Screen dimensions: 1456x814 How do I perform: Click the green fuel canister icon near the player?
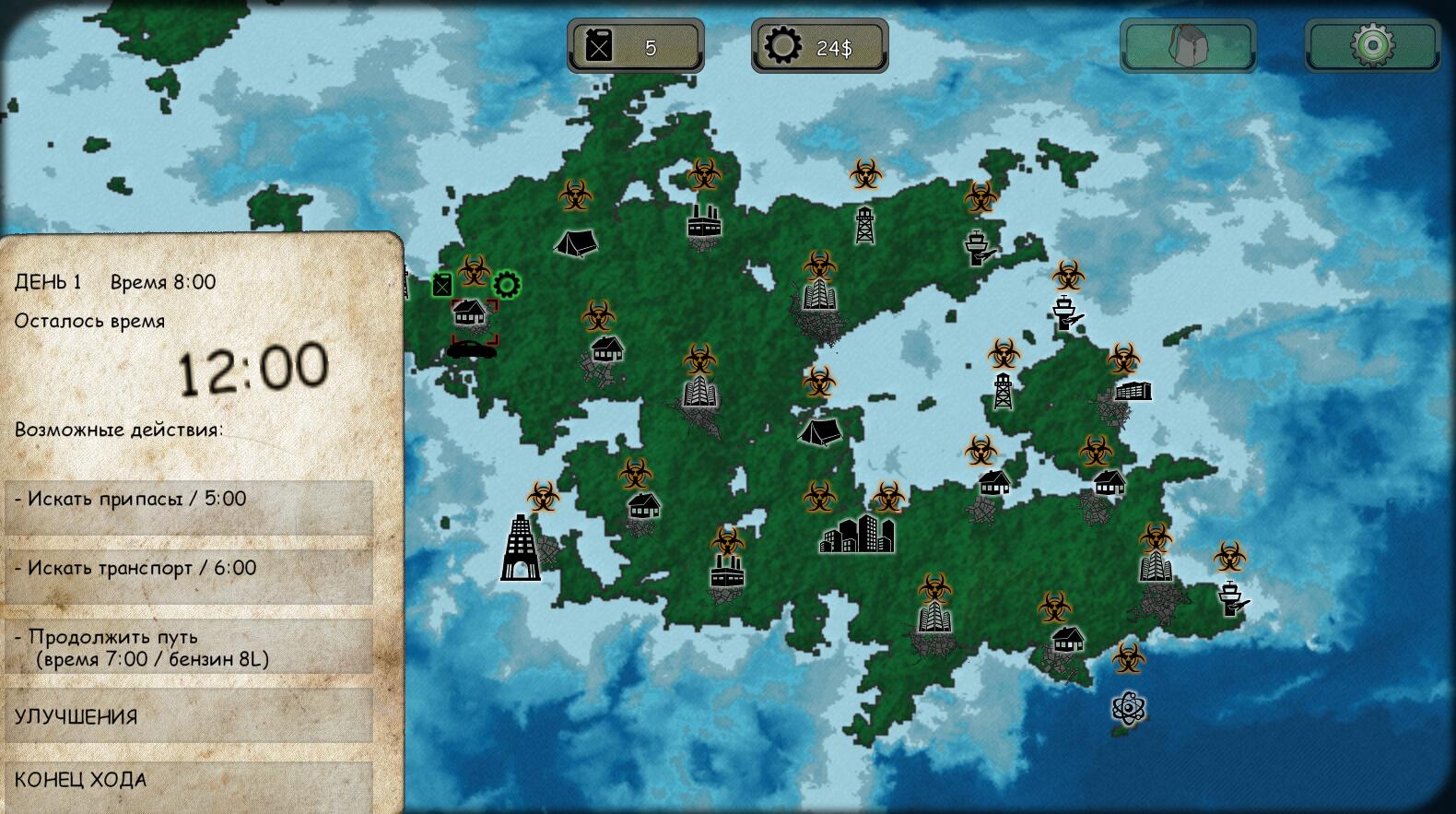pyautogui.click(x=442, y=287)
